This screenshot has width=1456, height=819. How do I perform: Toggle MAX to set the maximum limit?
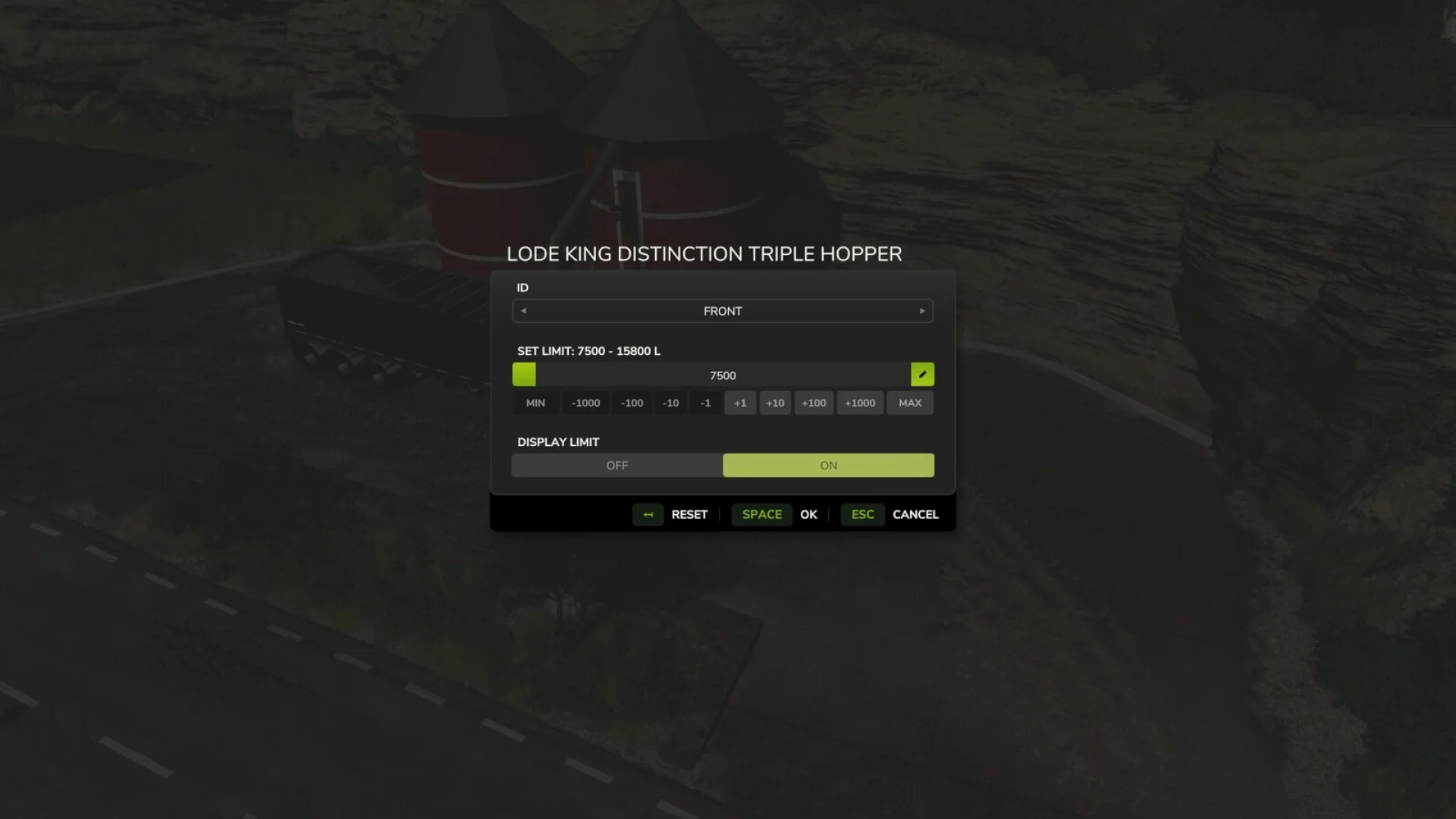[909, 403]
